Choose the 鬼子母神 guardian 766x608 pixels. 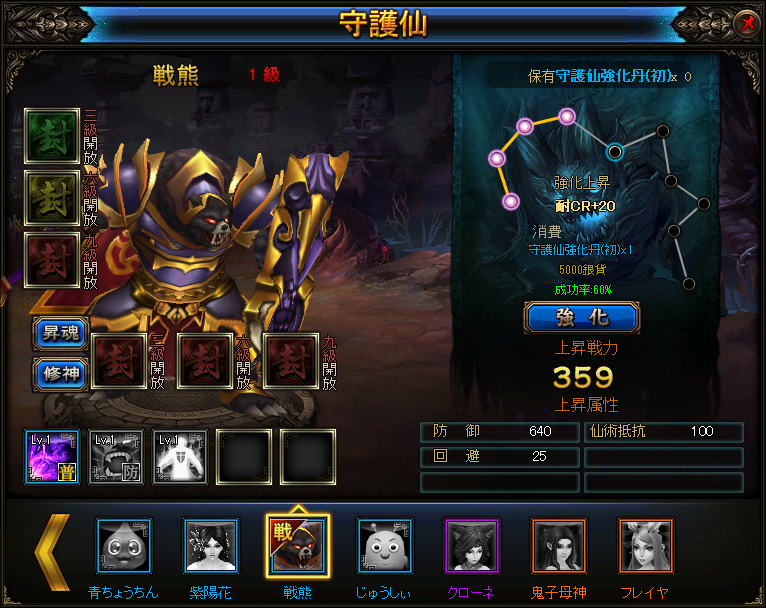[x=558, y=546]
